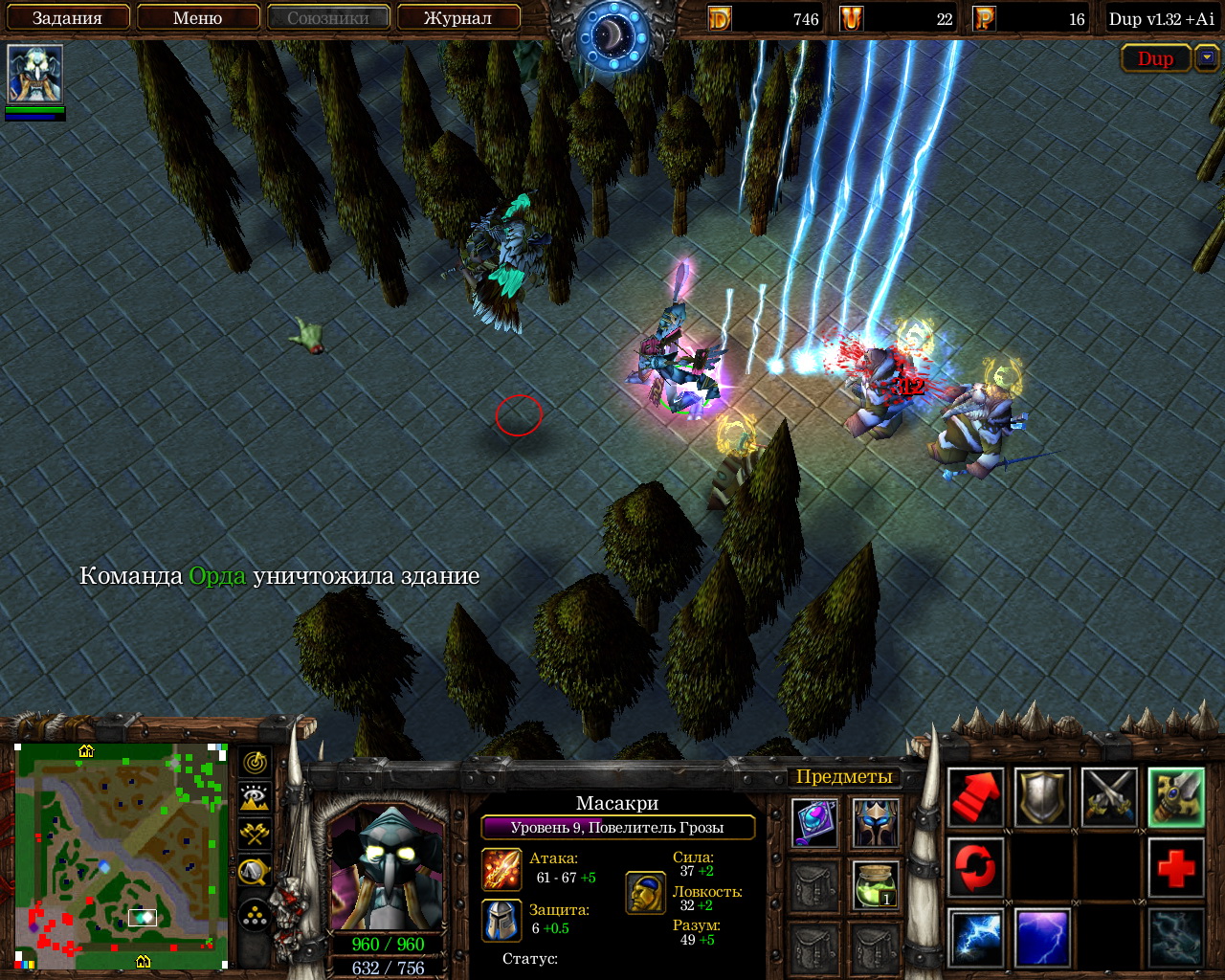Select the hero icon in the corner
1225x980 pixels.
pyautogui.click(x=35, y=74)
